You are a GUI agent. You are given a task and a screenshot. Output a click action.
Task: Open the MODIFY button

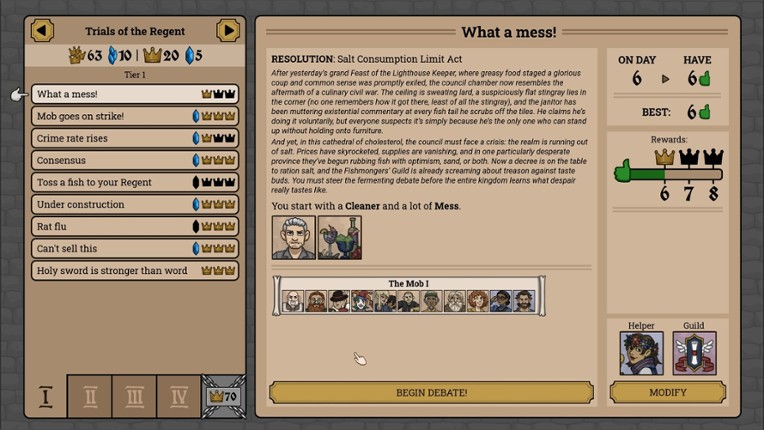667,393
